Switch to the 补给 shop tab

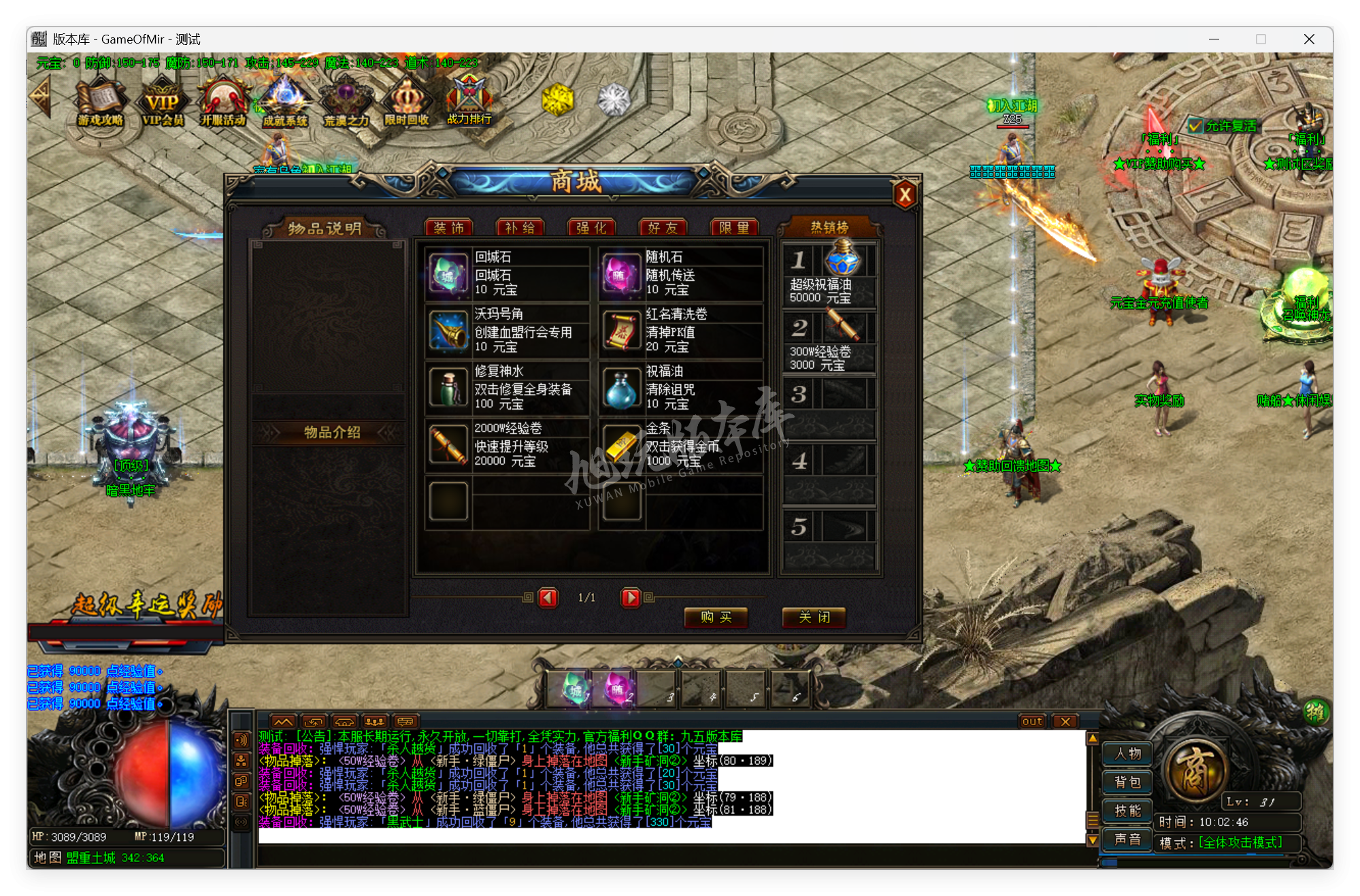(x=521, y=227)
